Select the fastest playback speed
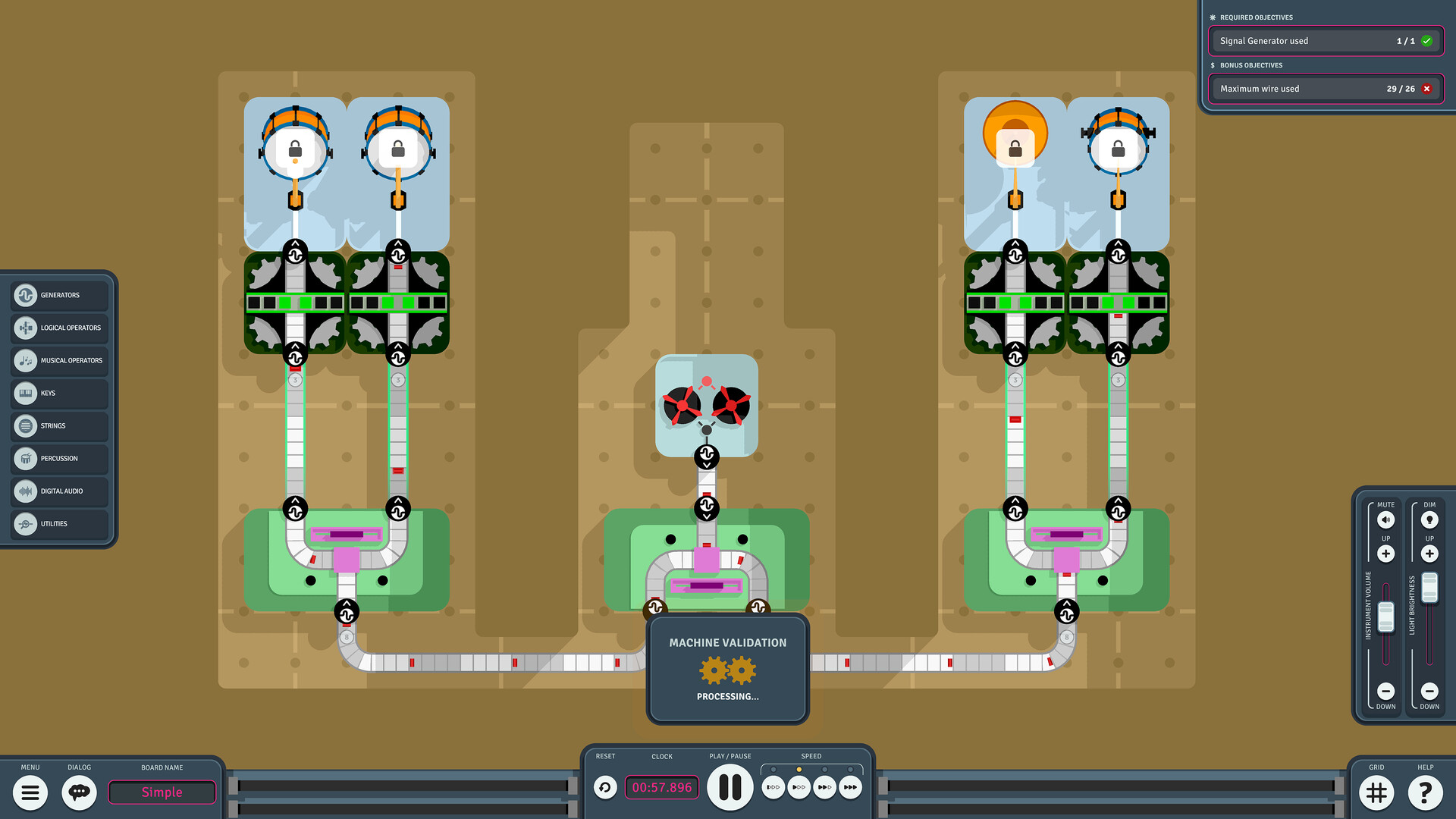This screenshot has width=1456, height=819. [x=850, y=787]
